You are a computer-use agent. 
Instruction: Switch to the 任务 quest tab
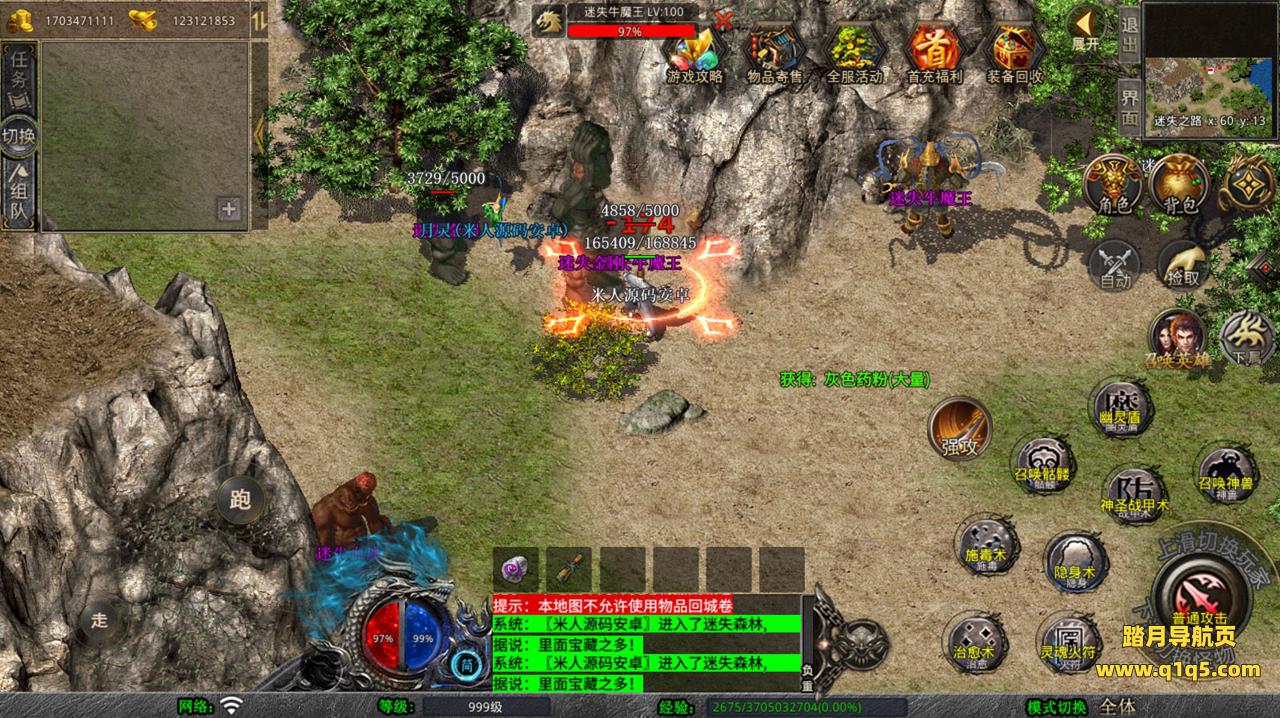click(x=19, y=78)
